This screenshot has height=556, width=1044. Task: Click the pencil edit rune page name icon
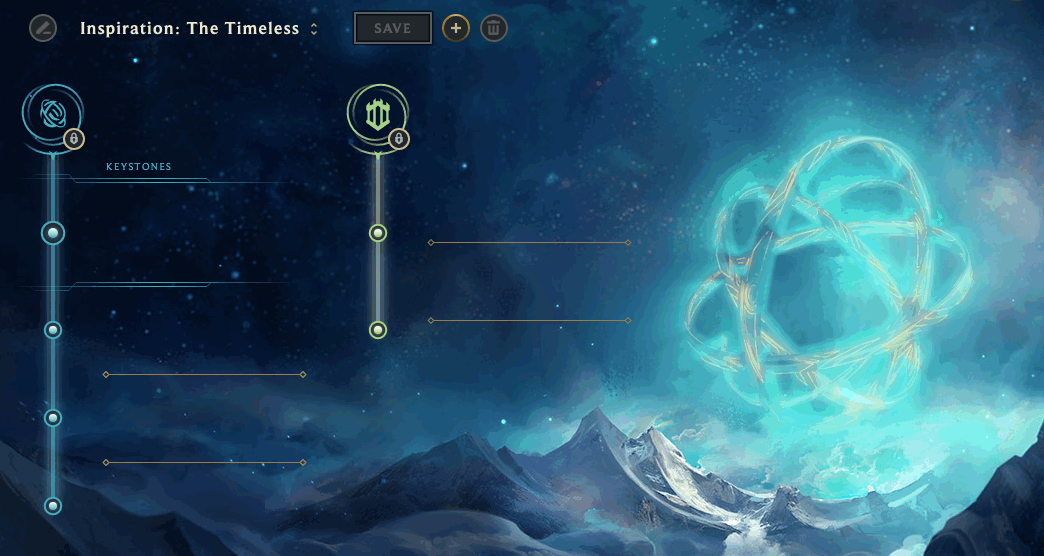(43, 28)
